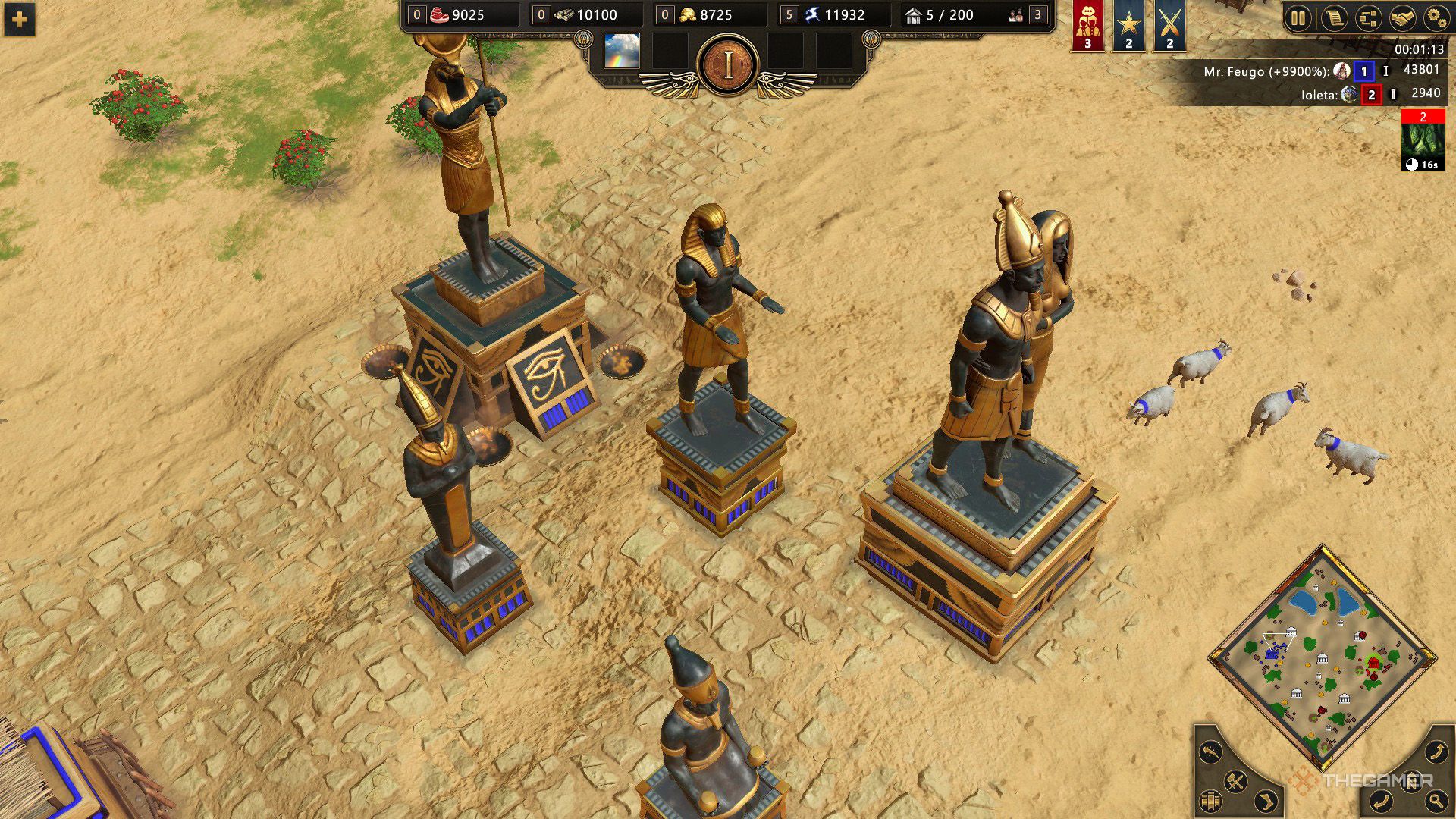This screenshot has height=819, width=1456.
Task: Click the banners icon beside the minimap
Action: [x=1210, y=801]
